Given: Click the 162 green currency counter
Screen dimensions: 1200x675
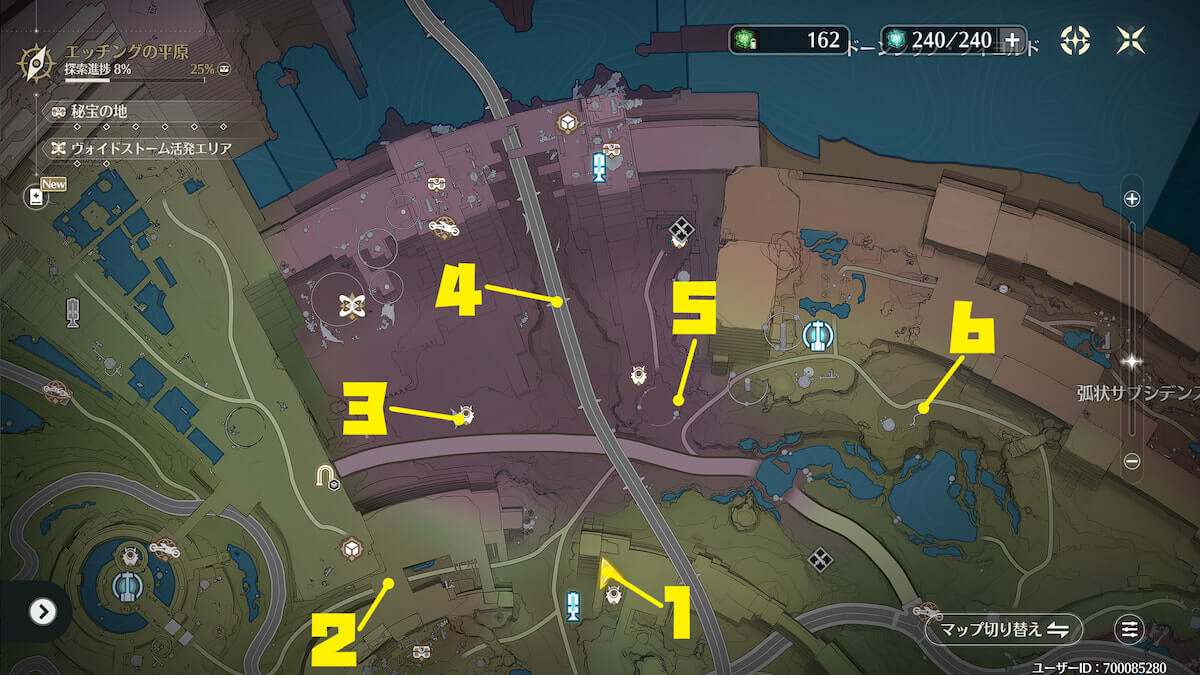Looking at the screenshot, I should tap(790, 40).
